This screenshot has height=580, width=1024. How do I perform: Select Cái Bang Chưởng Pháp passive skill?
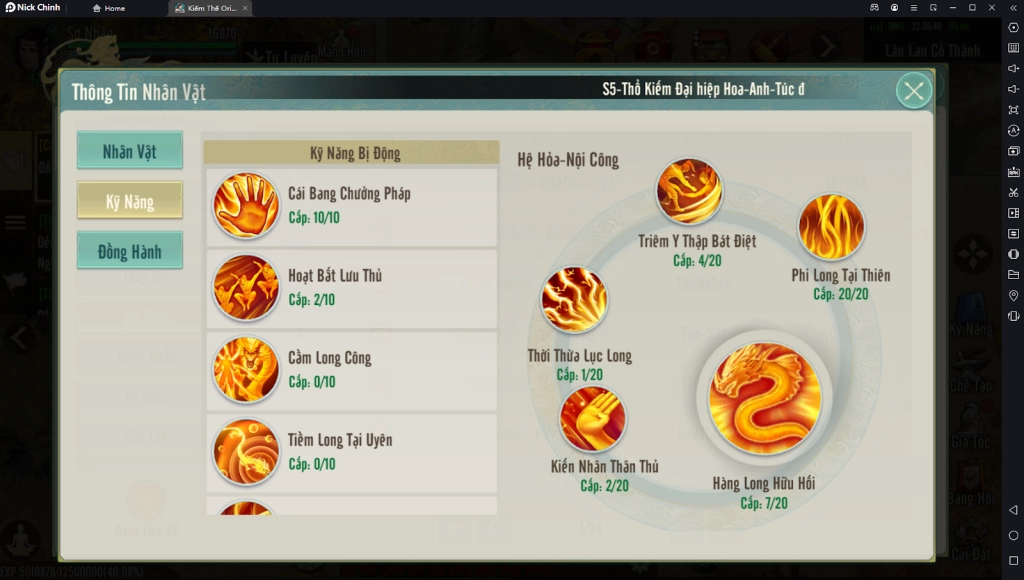351,205
